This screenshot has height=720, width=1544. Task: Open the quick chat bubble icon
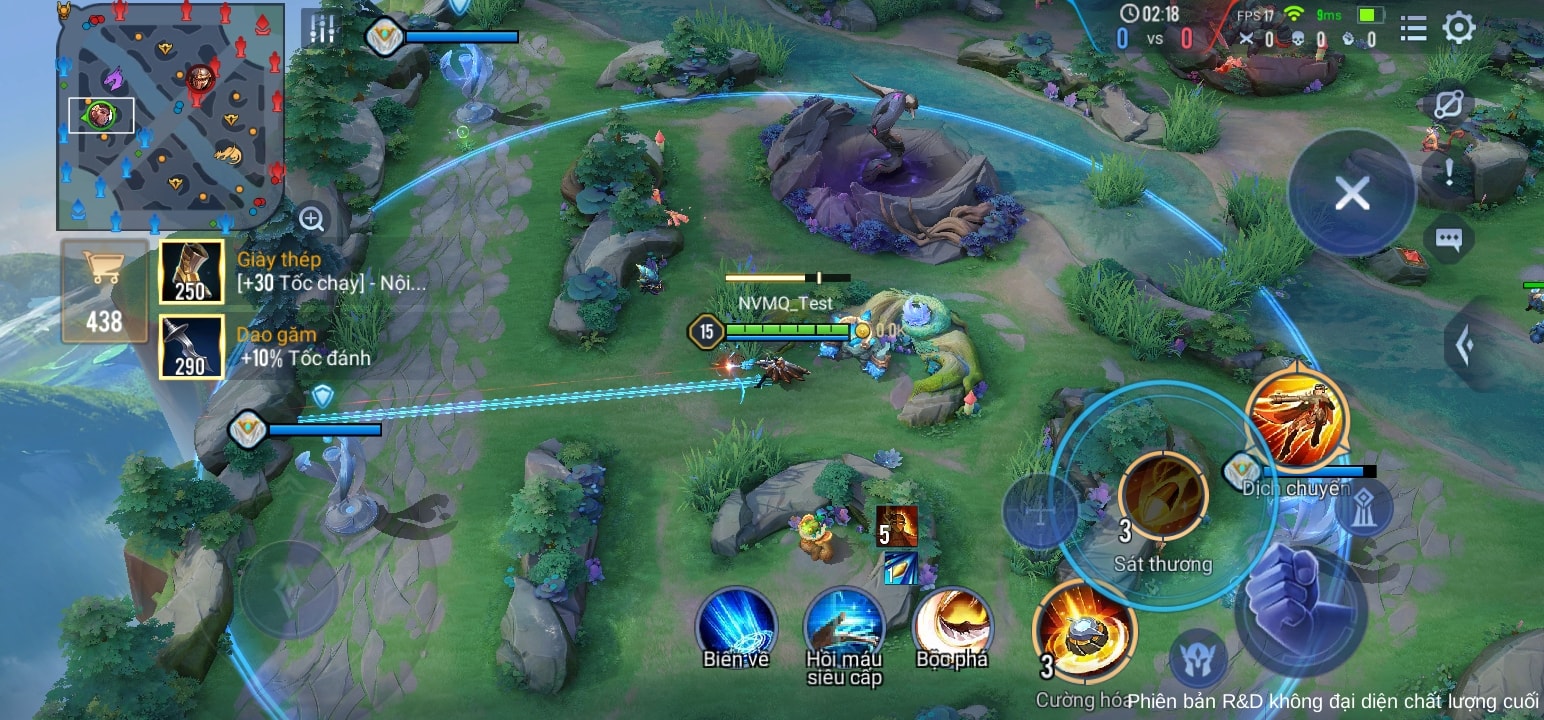[1447, 237]
